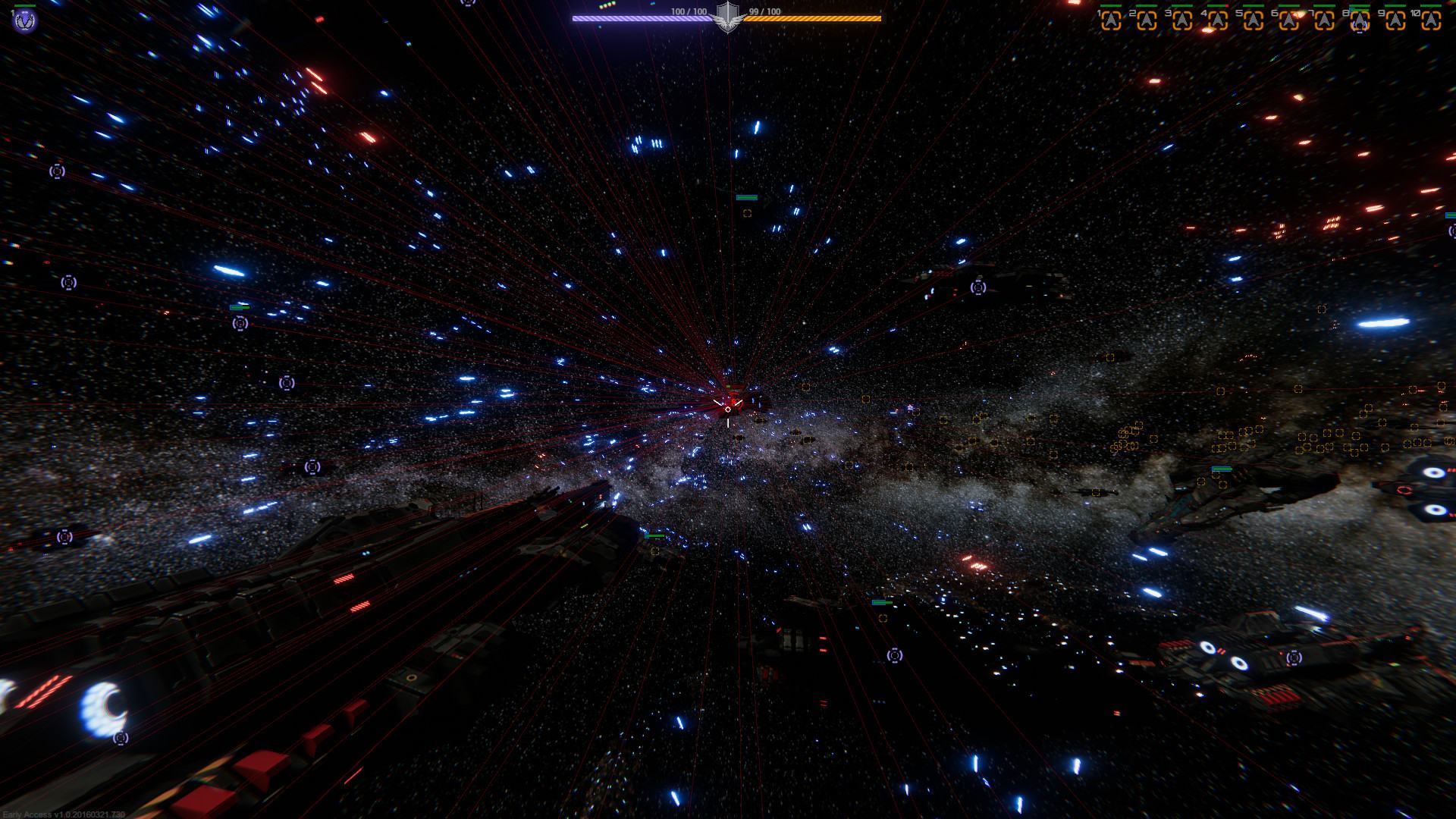The image size is (1456, 819).
Task: Choose enemy ship icon number 6
Action: (1288, 20)
